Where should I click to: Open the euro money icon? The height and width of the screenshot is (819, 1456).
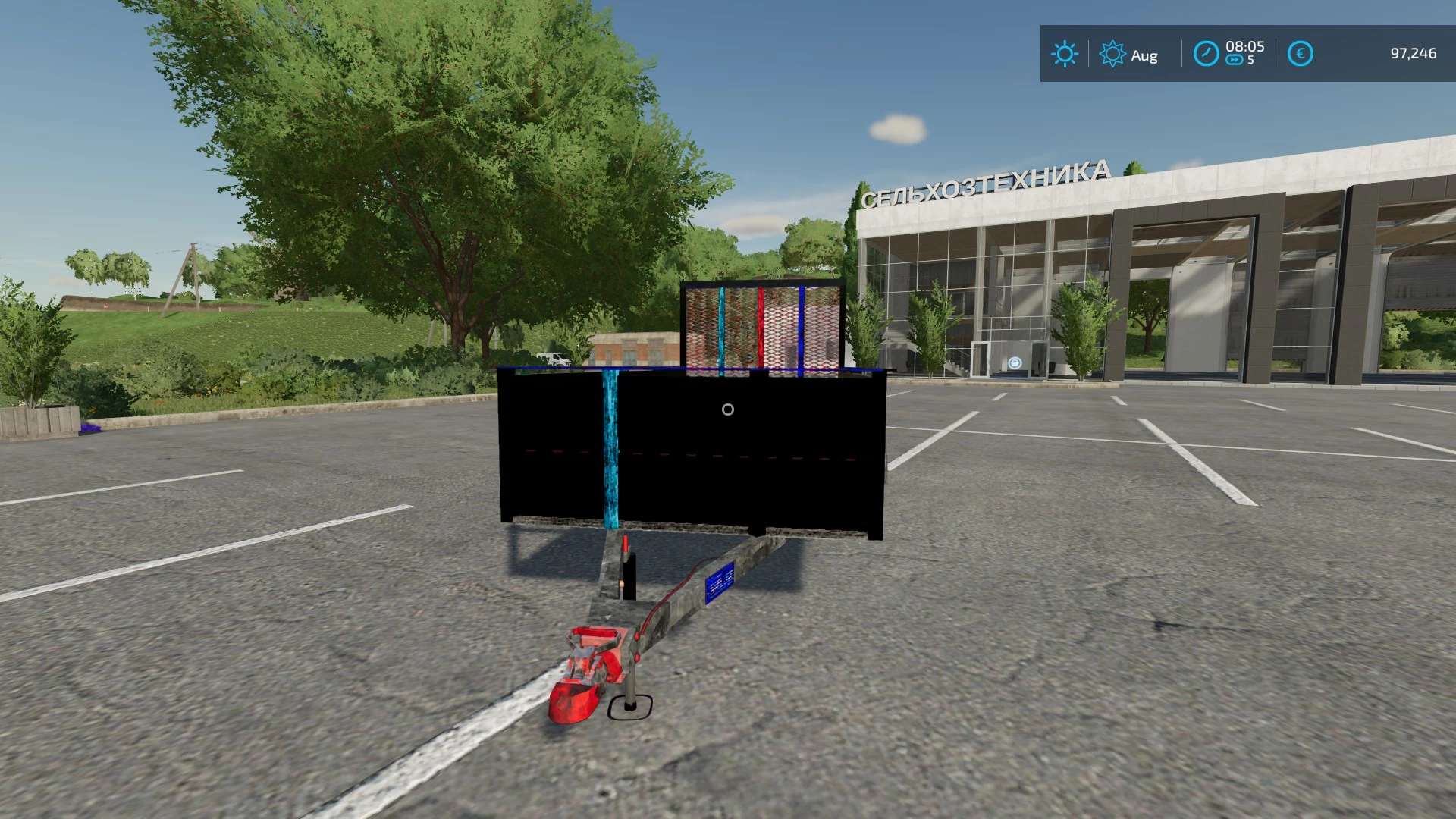pyautogui.click(x=1300, y=54)
